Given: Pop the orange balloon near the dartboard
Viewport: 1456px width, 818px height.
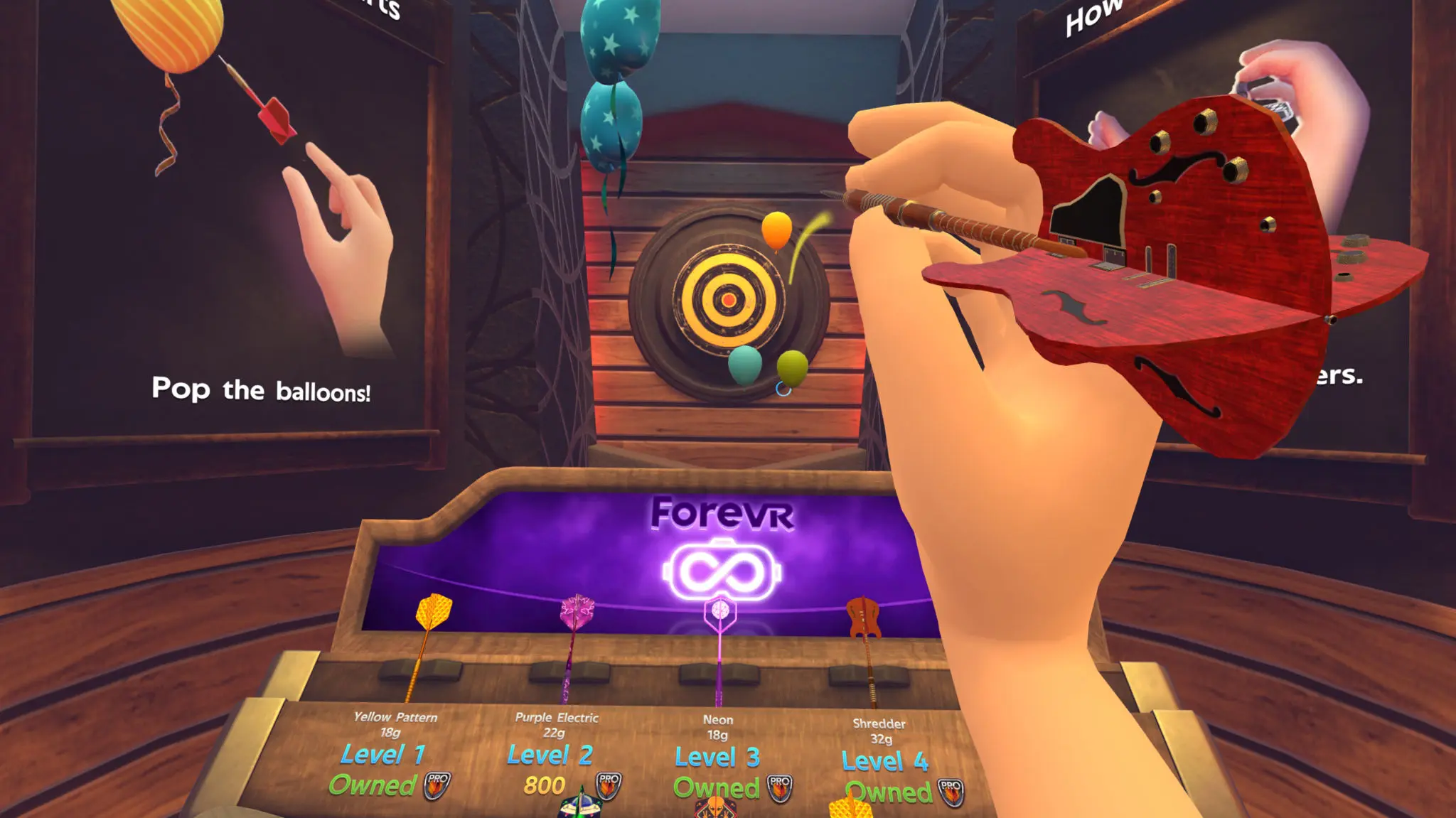Looking at the screenshot, I should (777, 231).
